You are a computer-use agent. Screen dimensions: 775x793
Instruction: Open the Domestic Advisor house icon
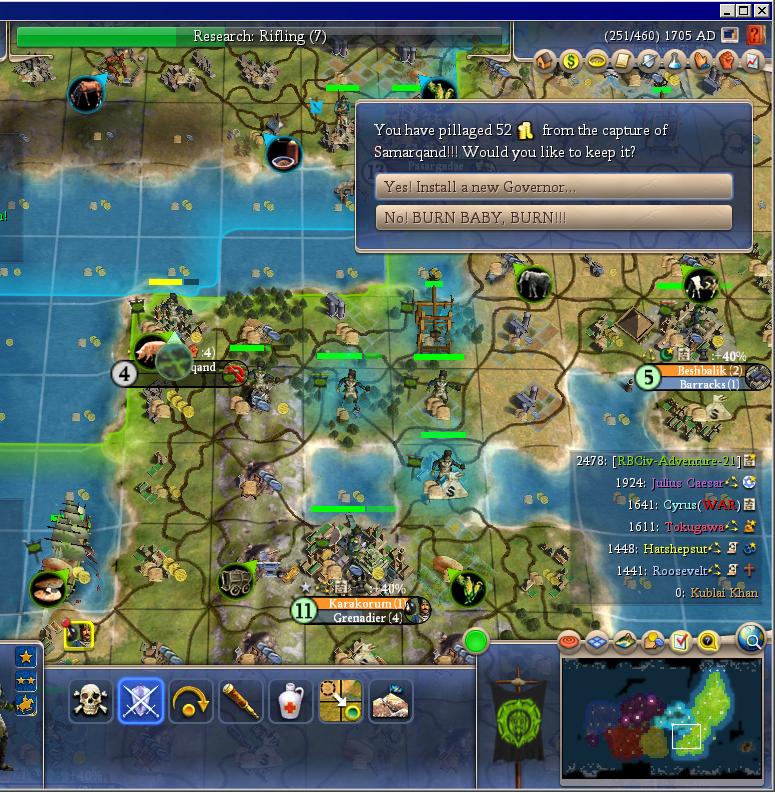coord(545,62)
